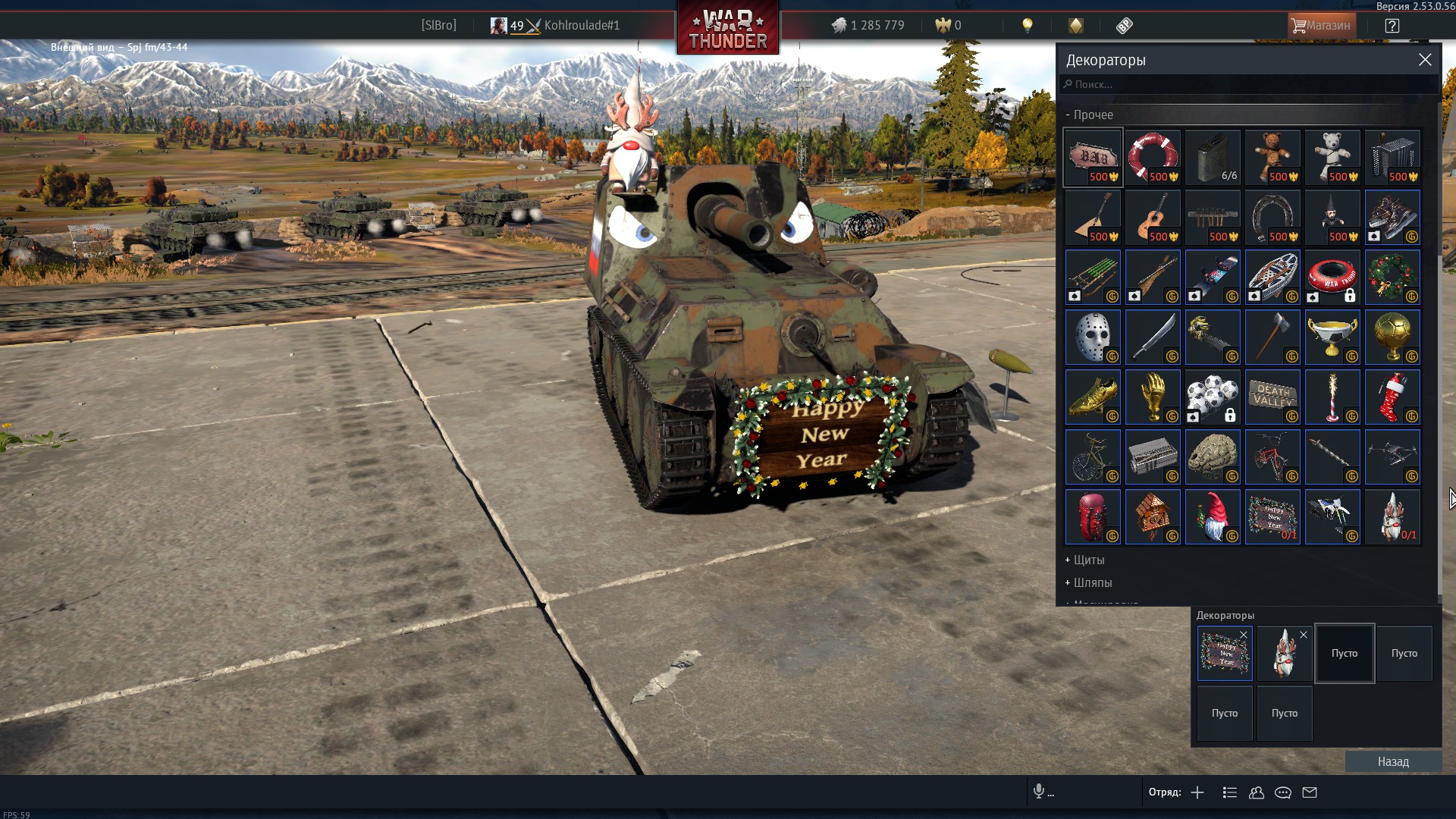Pick the Christmas wreath decorator
This screenshot has height=819, width=1456.
[1392, 277]
